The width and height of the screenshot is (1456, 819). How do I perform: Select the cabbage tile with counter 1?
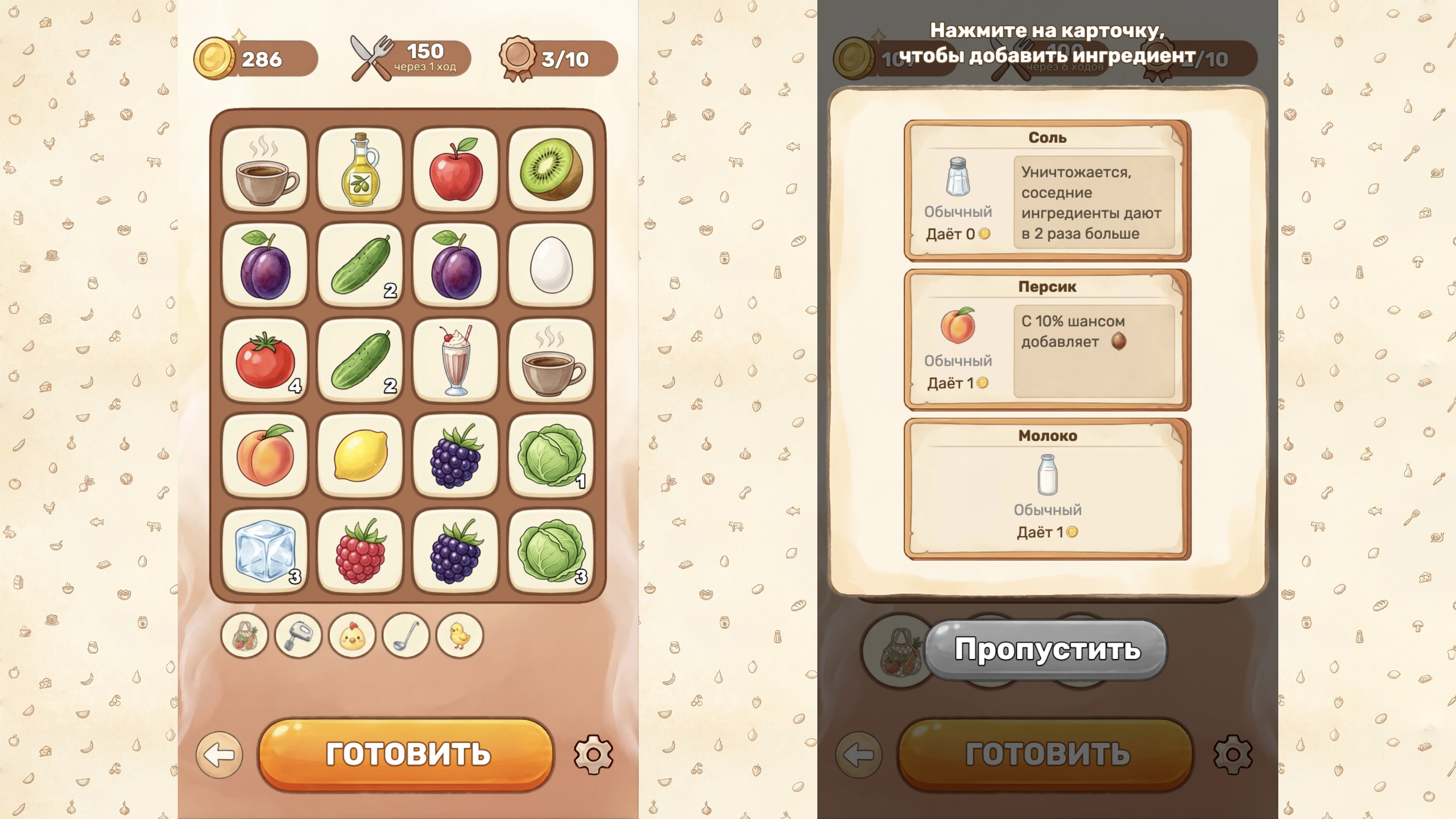coord(550,455)
